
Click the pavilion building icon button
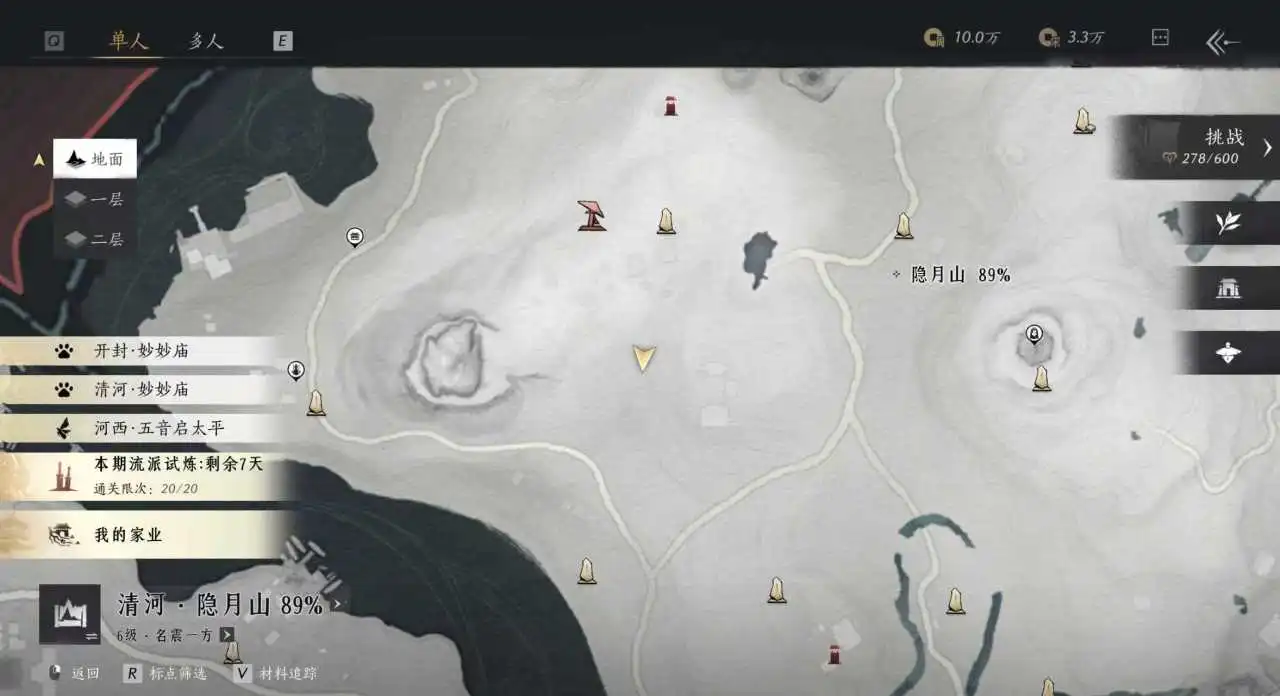[x=1228, y=289]
